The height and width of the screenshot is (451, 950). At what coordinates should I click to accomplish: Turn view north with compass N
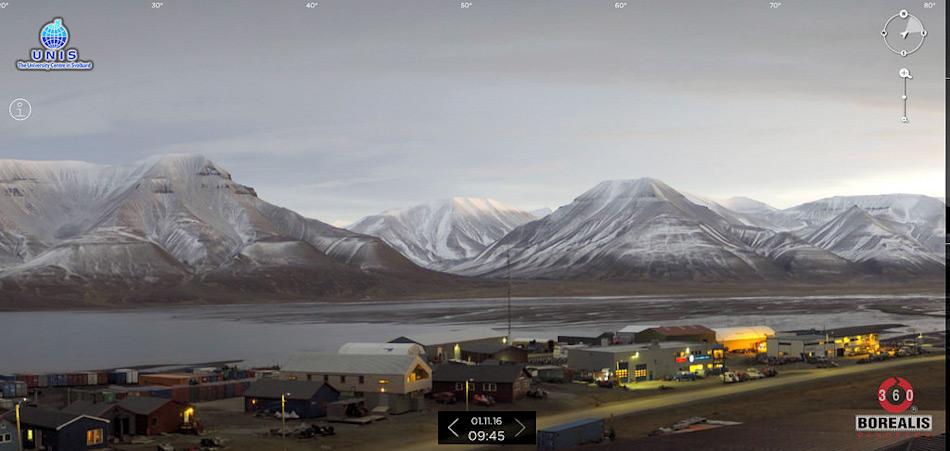(x=904, y=14)
